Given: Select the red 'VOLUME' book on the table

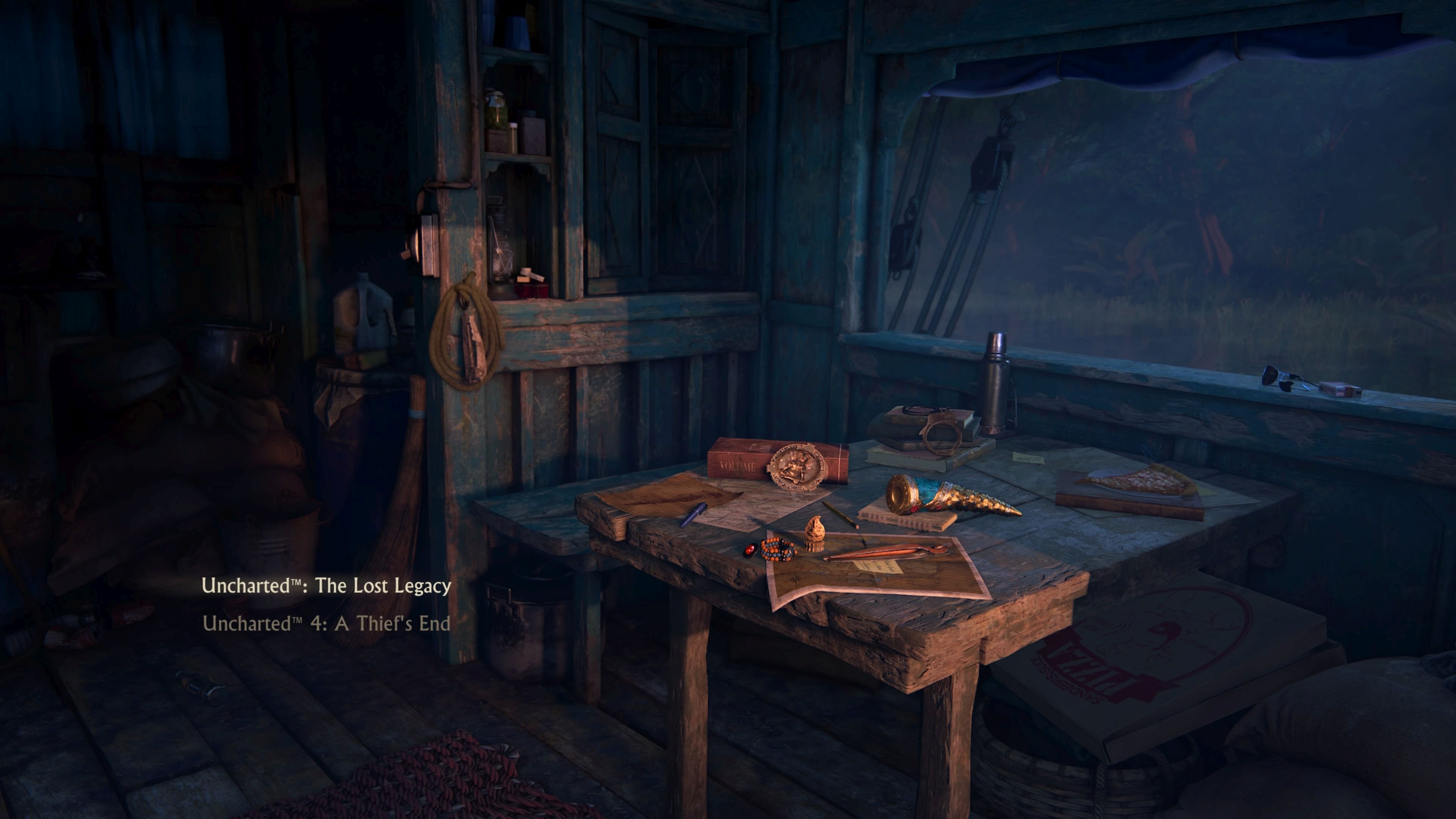Looking at the screenshot, I should (737, 466).
